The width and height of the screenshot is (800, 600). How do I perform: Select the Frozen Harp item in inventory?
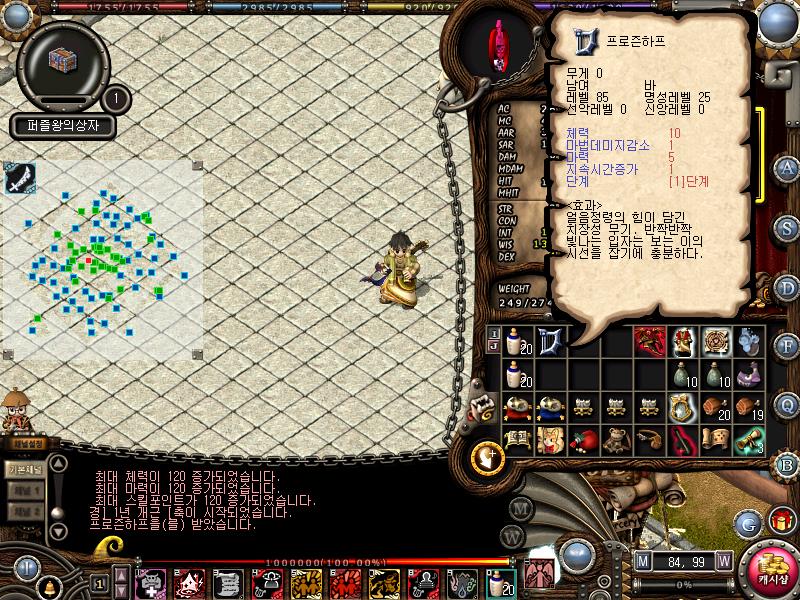click(x=550, y=341)
